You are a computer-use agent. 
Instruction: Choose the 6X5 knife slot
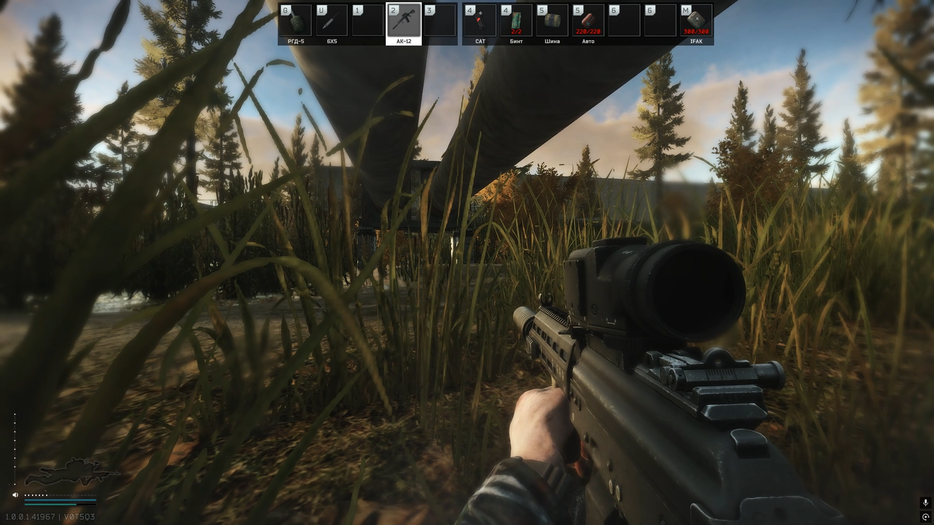click(332, 22)
